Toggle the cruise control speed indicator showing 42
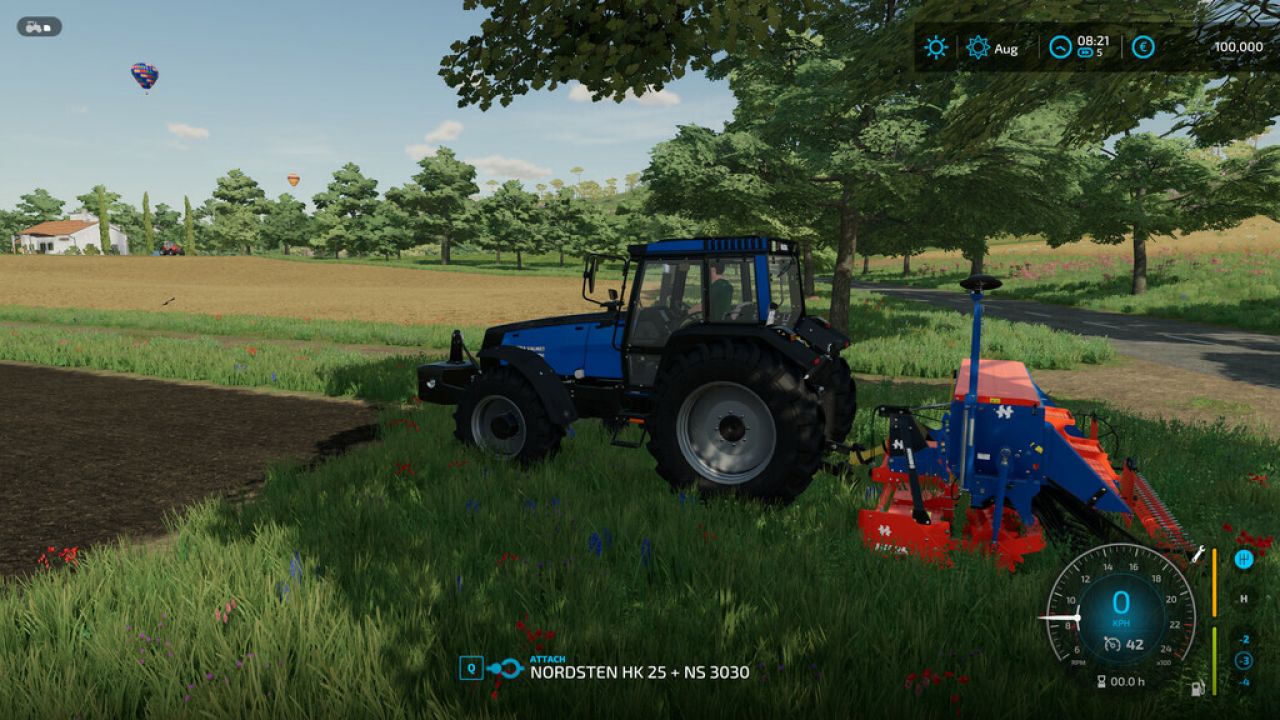This screenshot has width=1280, height=720. (1123, 644)
